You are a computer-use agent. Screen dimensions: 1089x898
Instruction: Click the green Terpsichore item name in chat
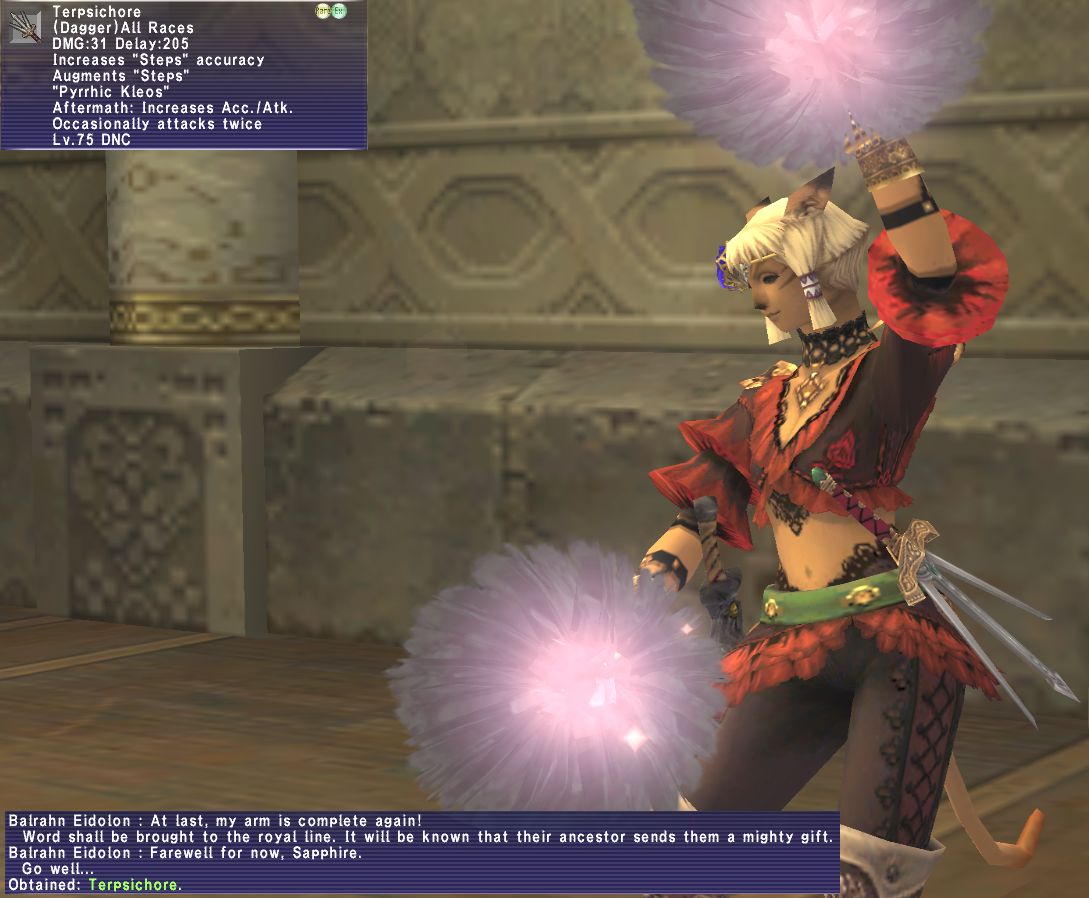[133, 885]
